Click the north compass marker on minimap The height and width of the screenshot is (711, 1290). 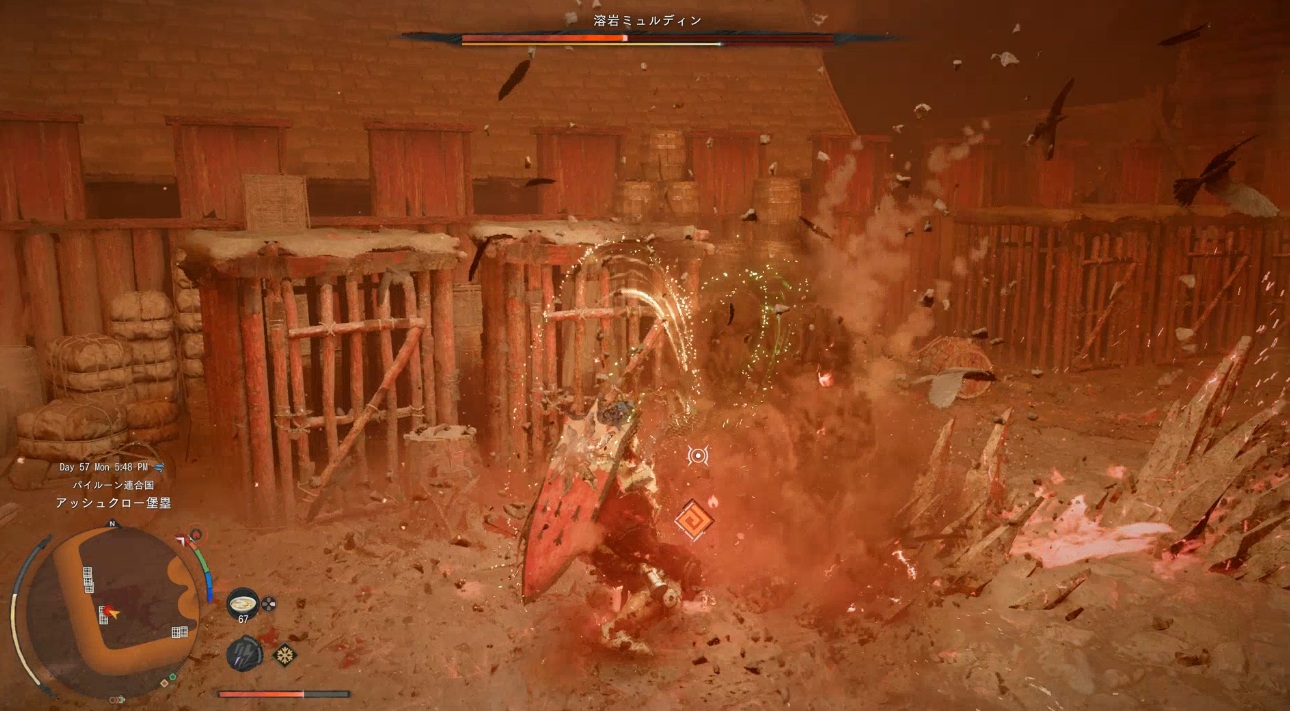112,524
